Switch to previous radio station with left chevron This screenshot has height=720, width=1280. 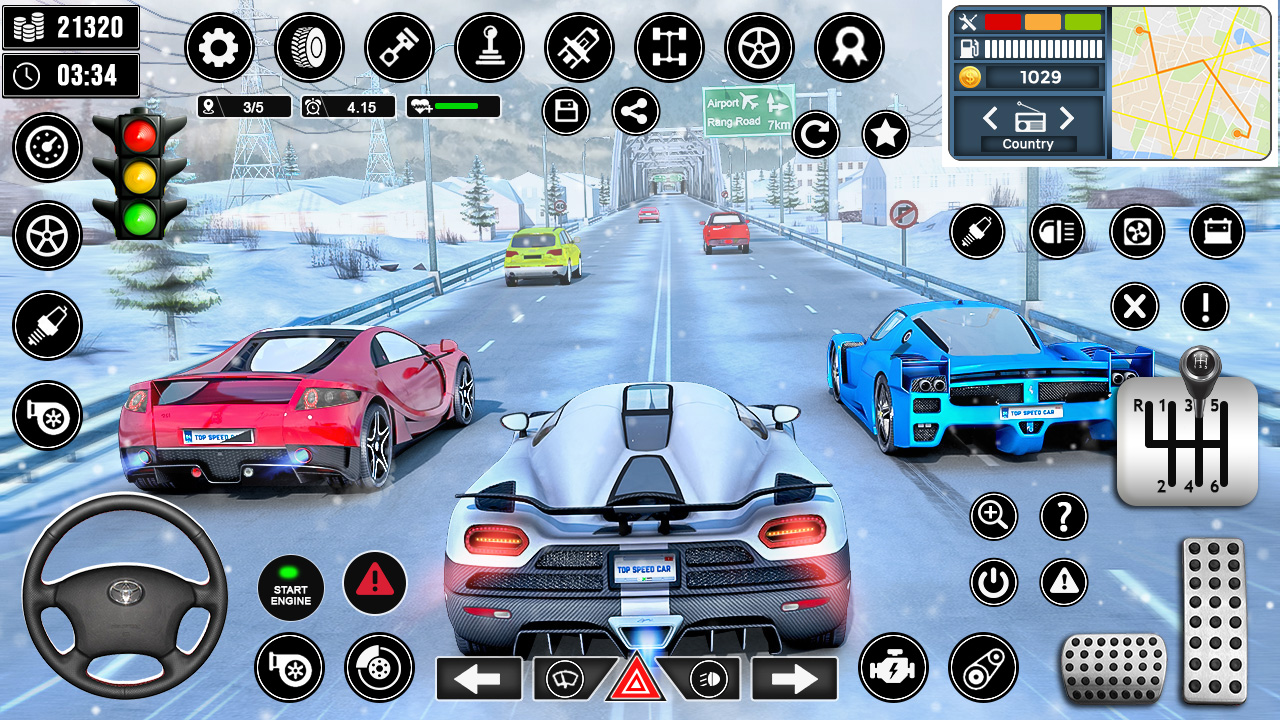point(990,119)
